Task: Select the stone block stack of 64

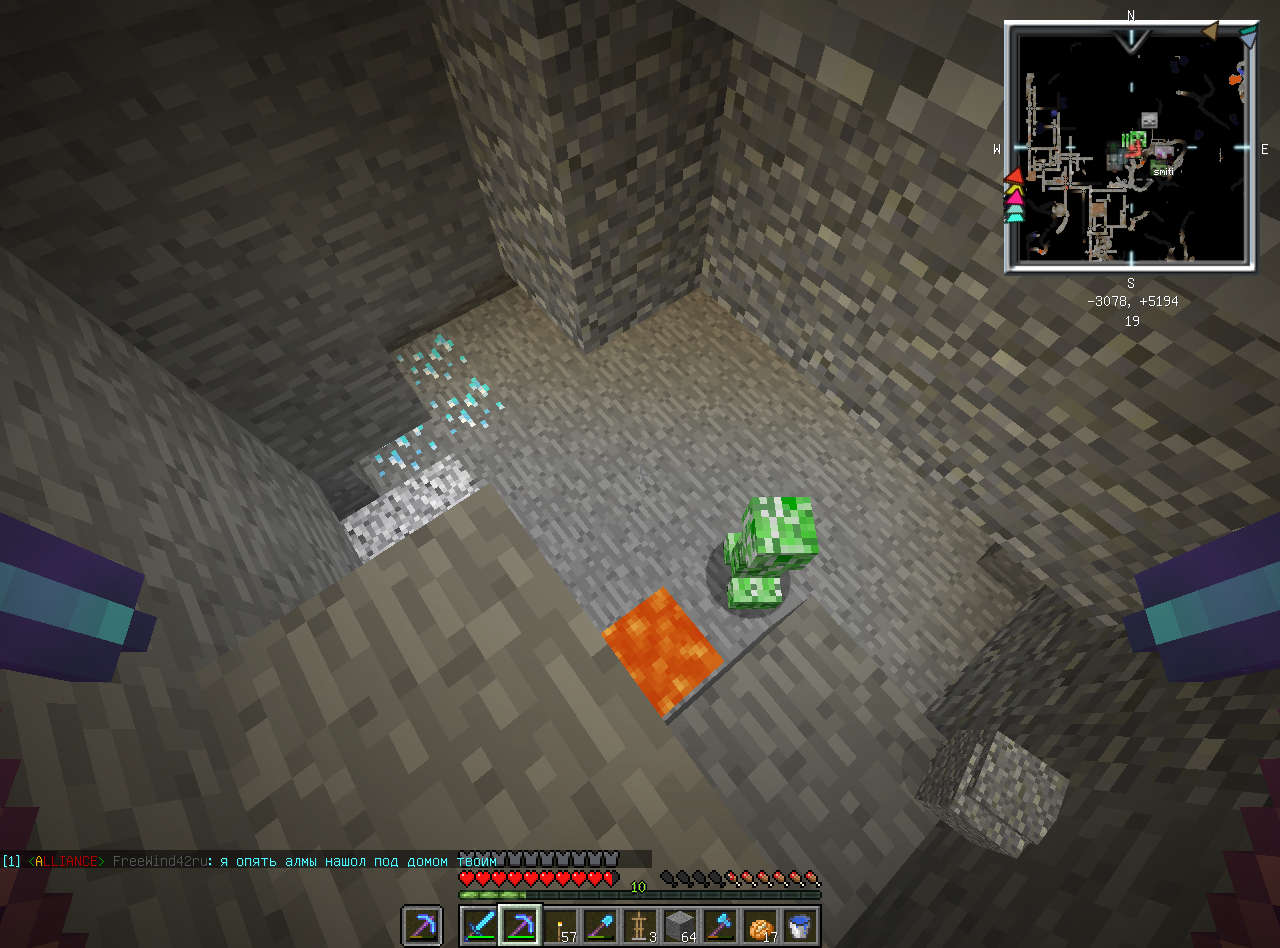Action: [x=680, y=926]
